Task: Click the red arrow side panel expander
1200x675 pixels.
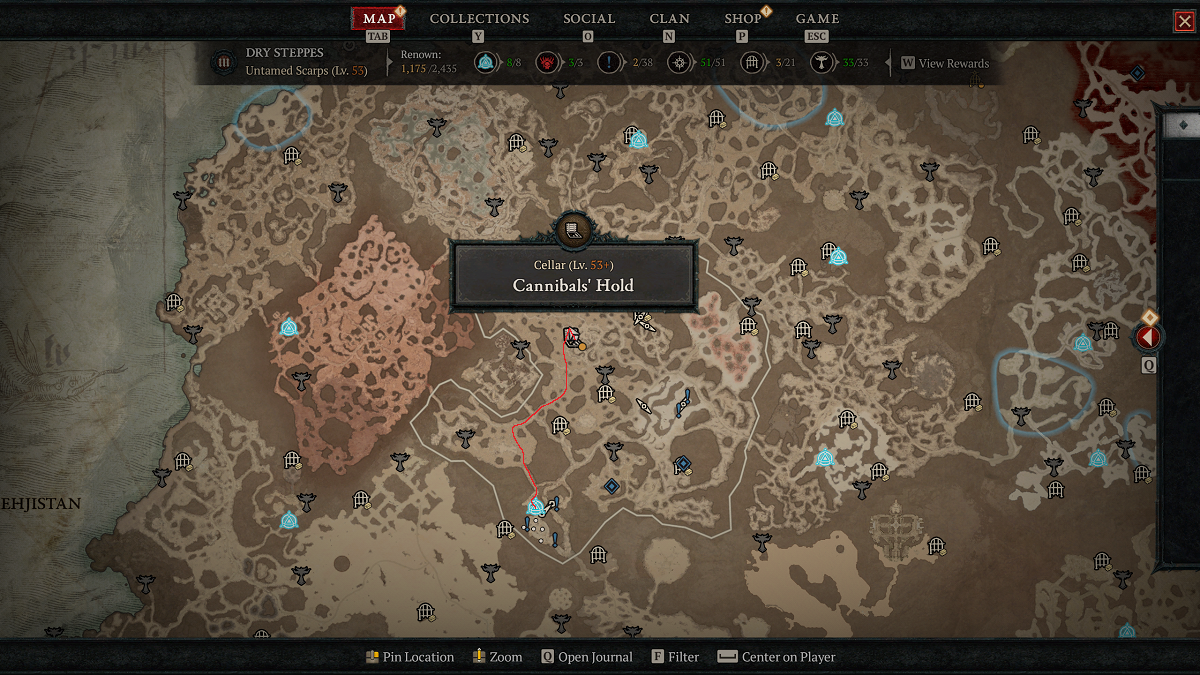Action: pyautogui.click(x=1147, y=338)
